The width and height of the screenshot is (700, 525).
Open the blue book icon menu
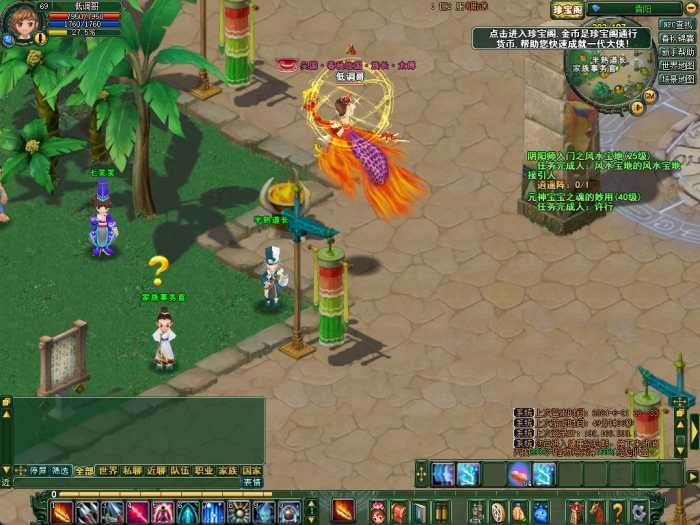click(x=421, y=512)
